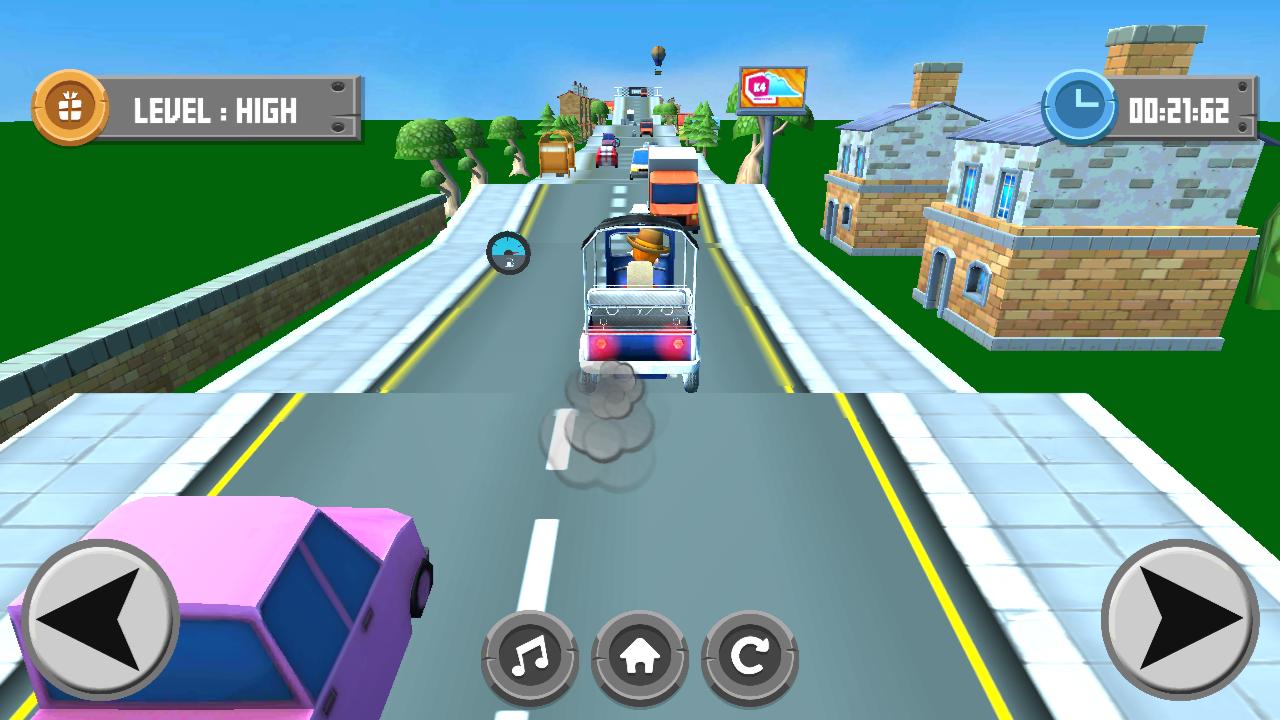This screenshot has width=1280, height=720.
Task: Tap the home button to exit level
Action: point(640,655)
